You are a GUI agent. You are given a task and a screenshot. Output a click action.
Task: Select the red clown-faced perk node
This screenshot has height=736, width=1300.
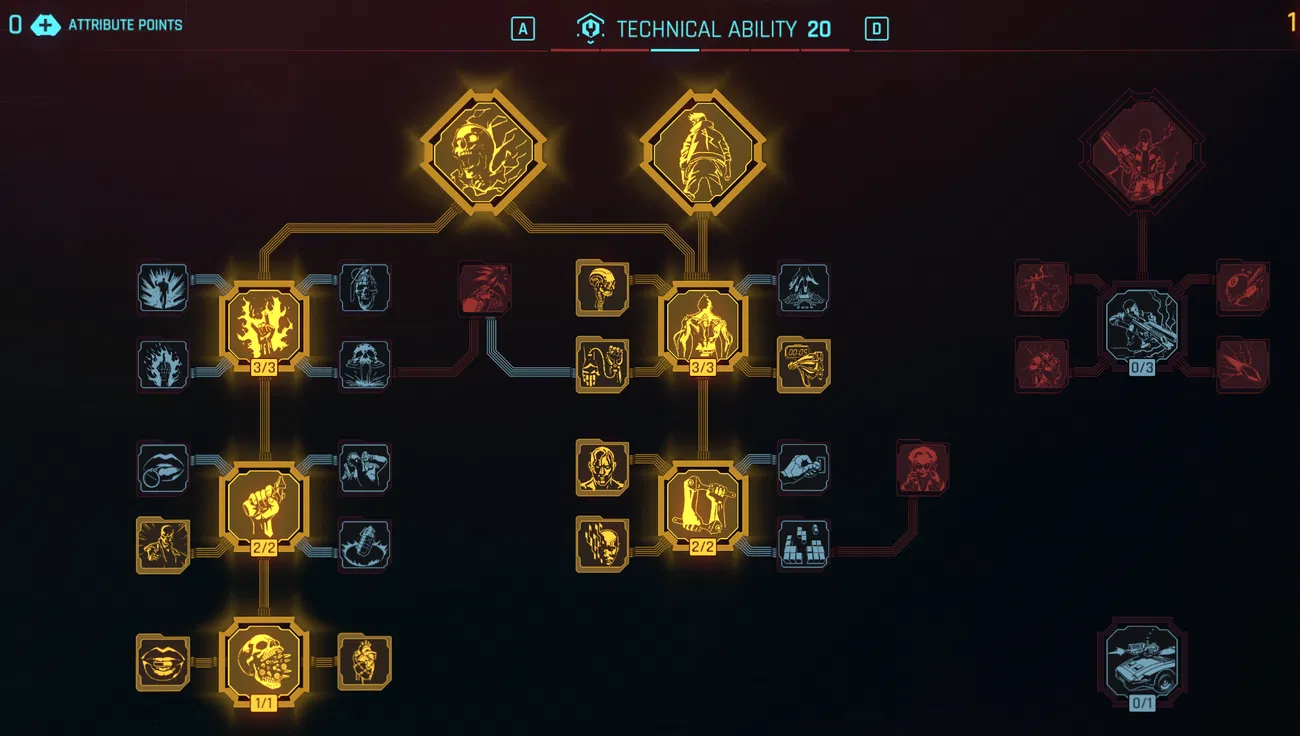[x=919, y=469]
